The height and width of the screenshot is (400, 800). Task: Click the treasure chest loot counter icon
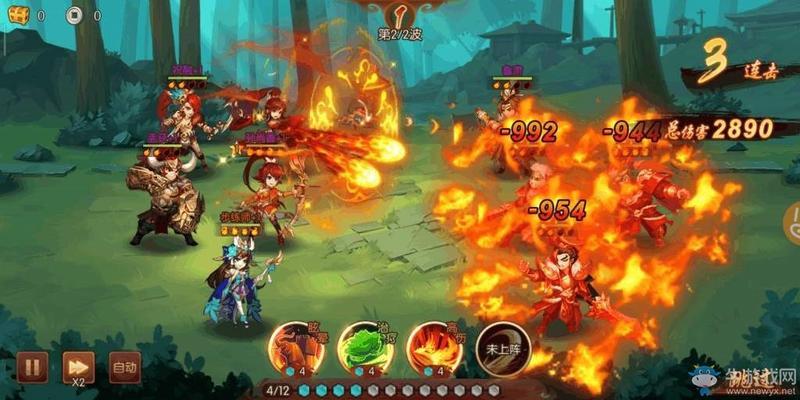click(x=18, y=15)
